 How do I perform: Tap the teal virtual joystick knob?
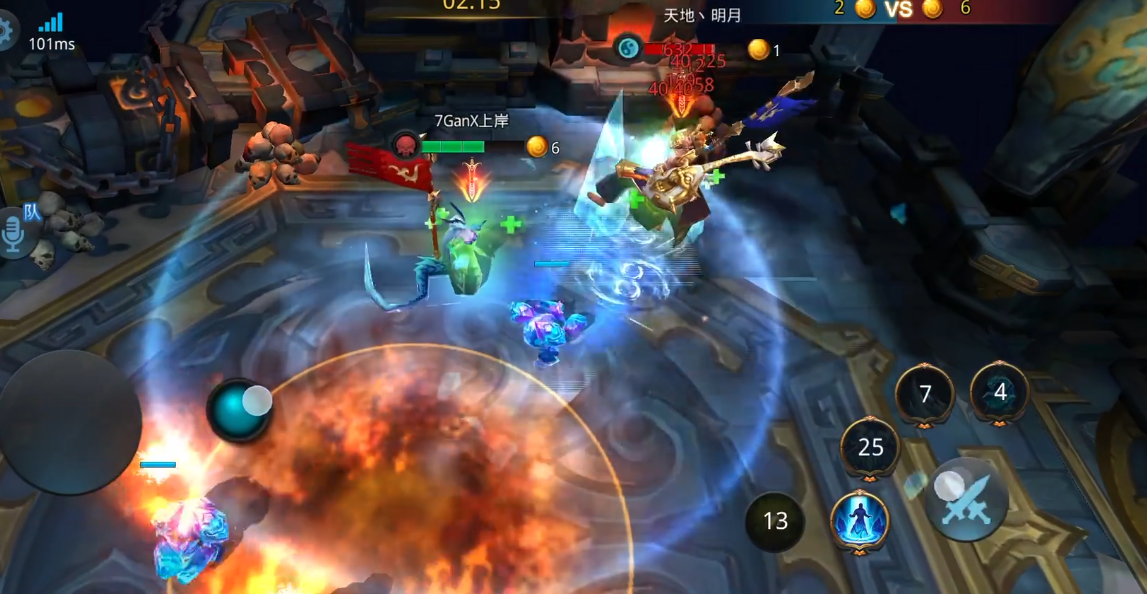(x=239, y=409)
